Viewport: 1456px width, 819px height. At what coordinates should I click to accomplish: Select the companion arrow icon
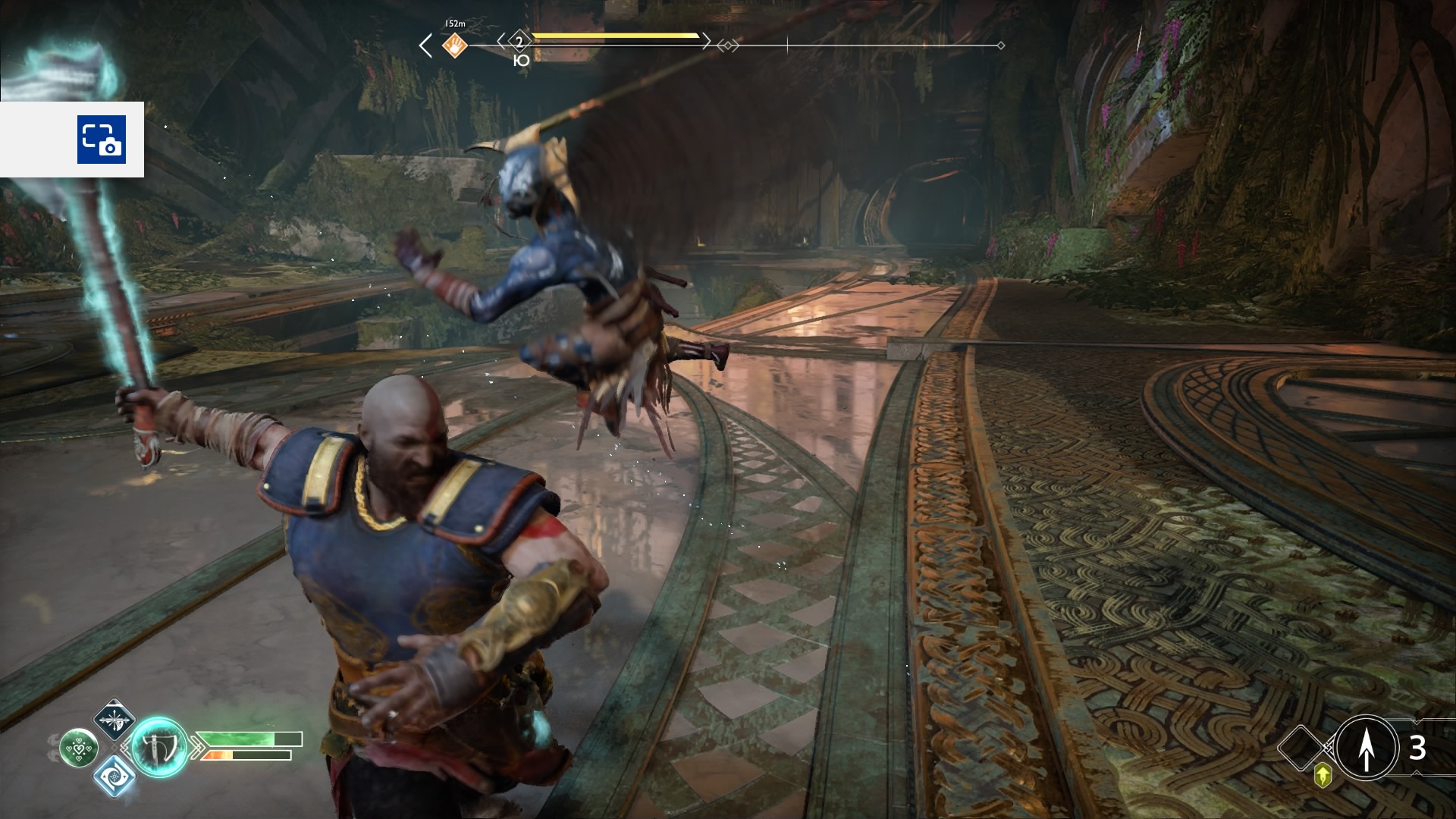[x=1367, y=748]
